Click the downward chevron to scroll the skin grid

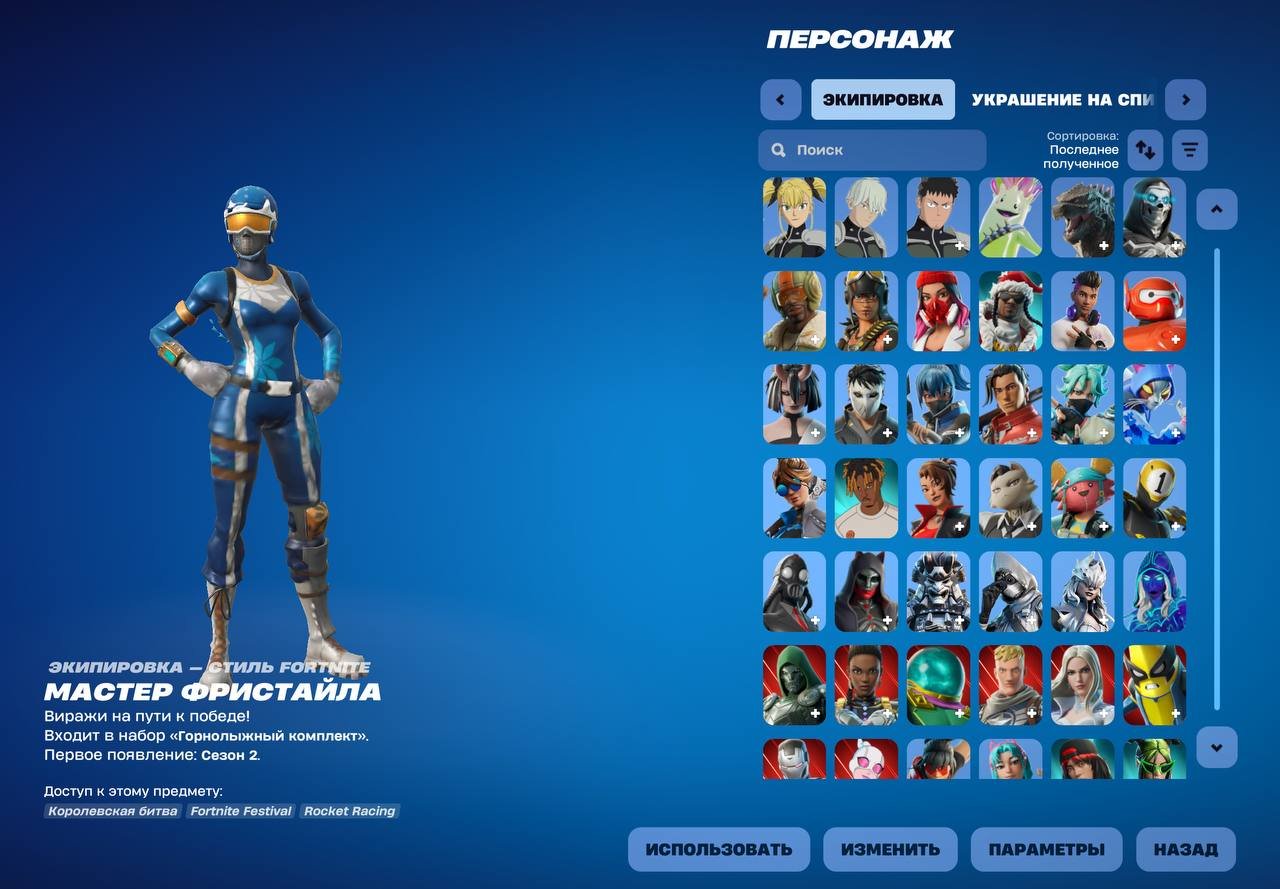[x=1216, y=745]
